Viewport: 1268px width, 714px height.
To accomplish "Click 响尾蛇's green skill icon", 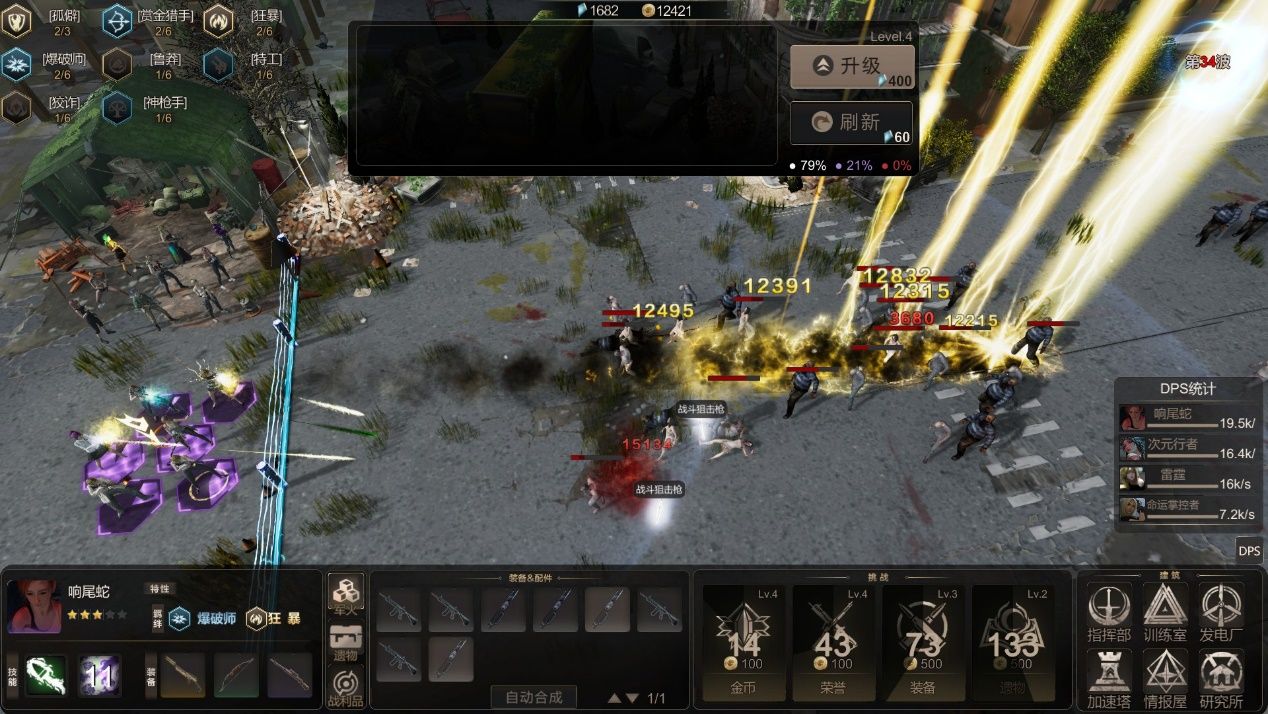I will [x=46, y=675].
